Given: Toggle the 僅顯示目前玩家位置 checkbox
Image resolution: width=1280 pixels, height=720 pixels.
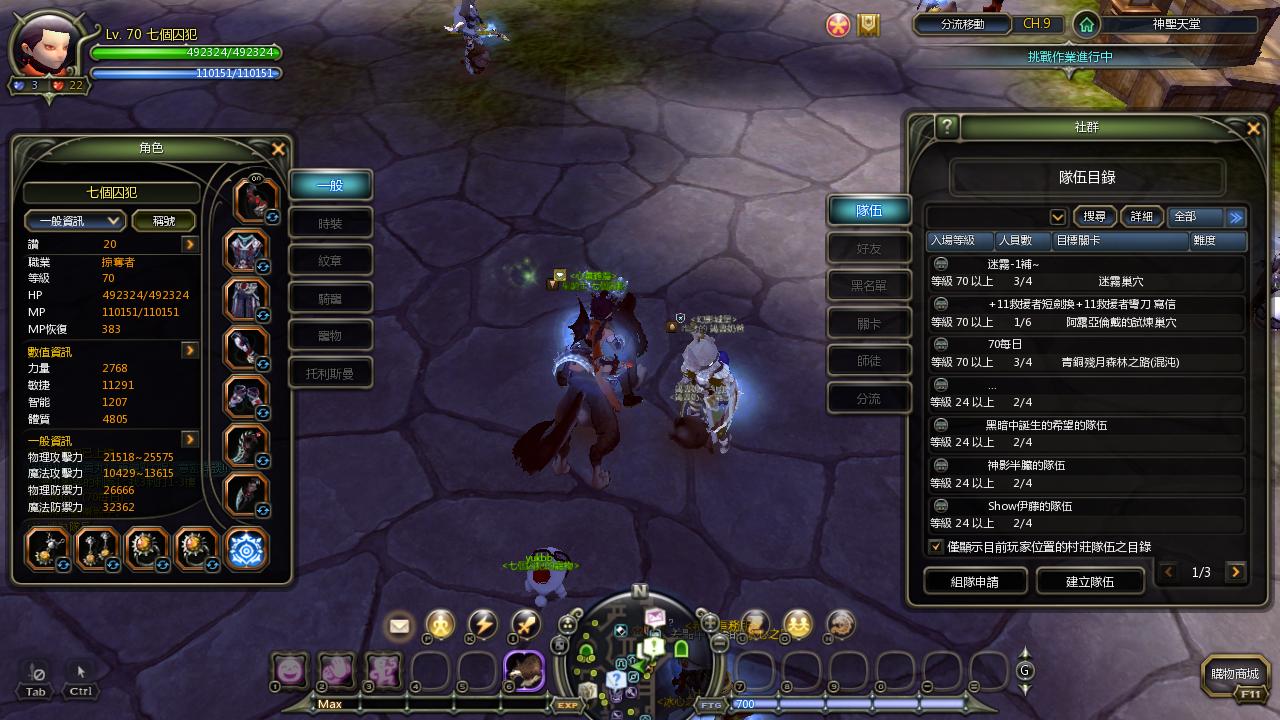Looking at the screenshot, I should (936, 547).
